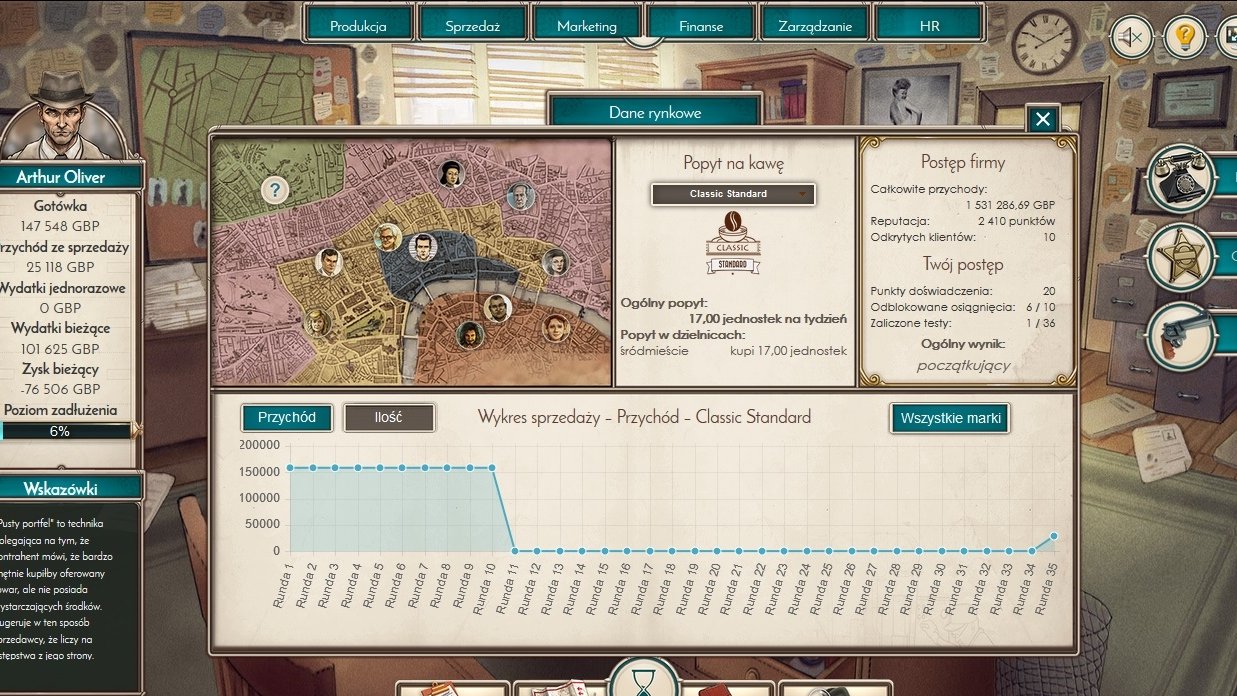Open hints with the lightbulb icon

tap(1185, 38)
